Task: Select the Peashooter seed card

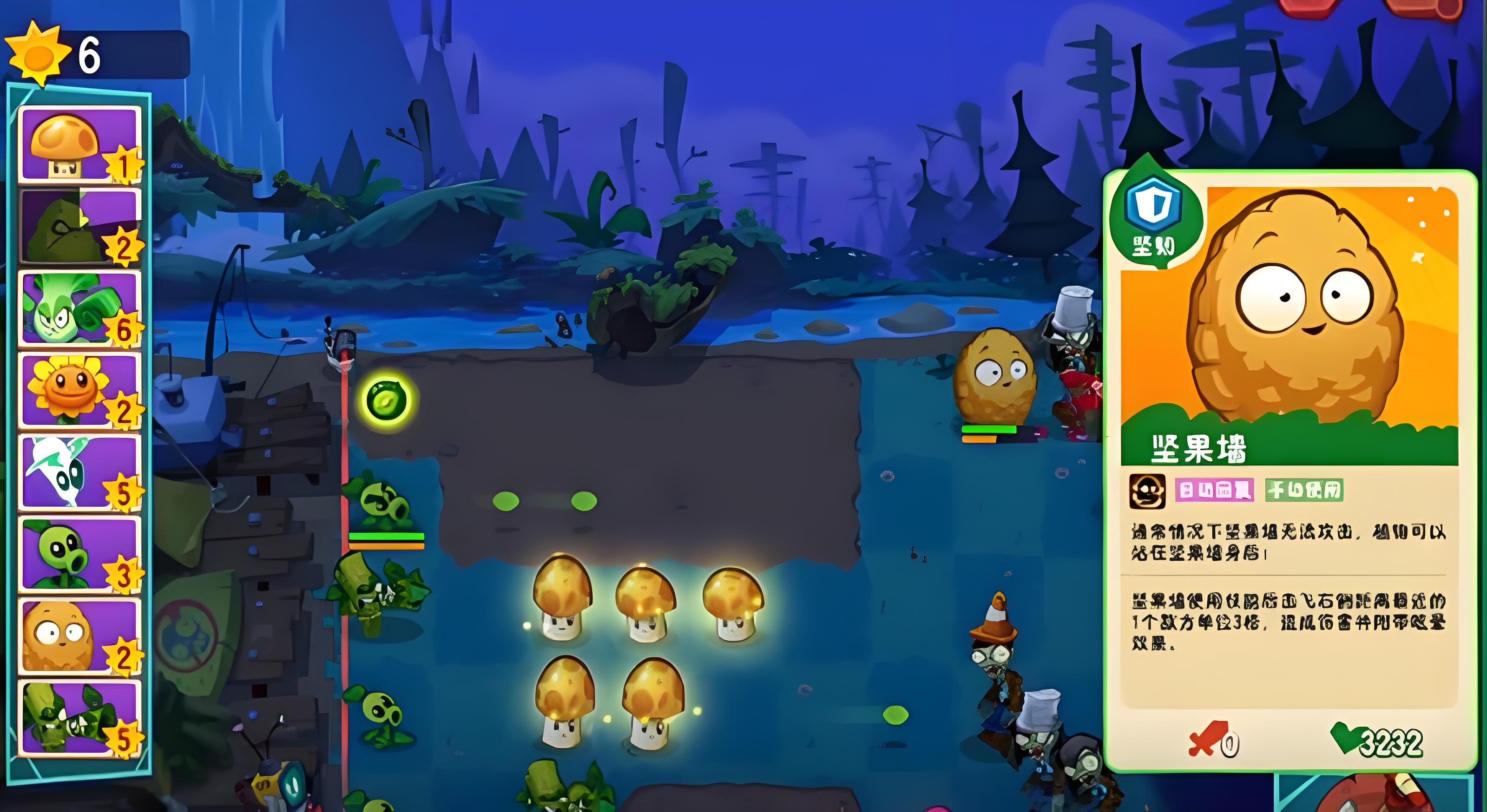Action: coord(79,553)
